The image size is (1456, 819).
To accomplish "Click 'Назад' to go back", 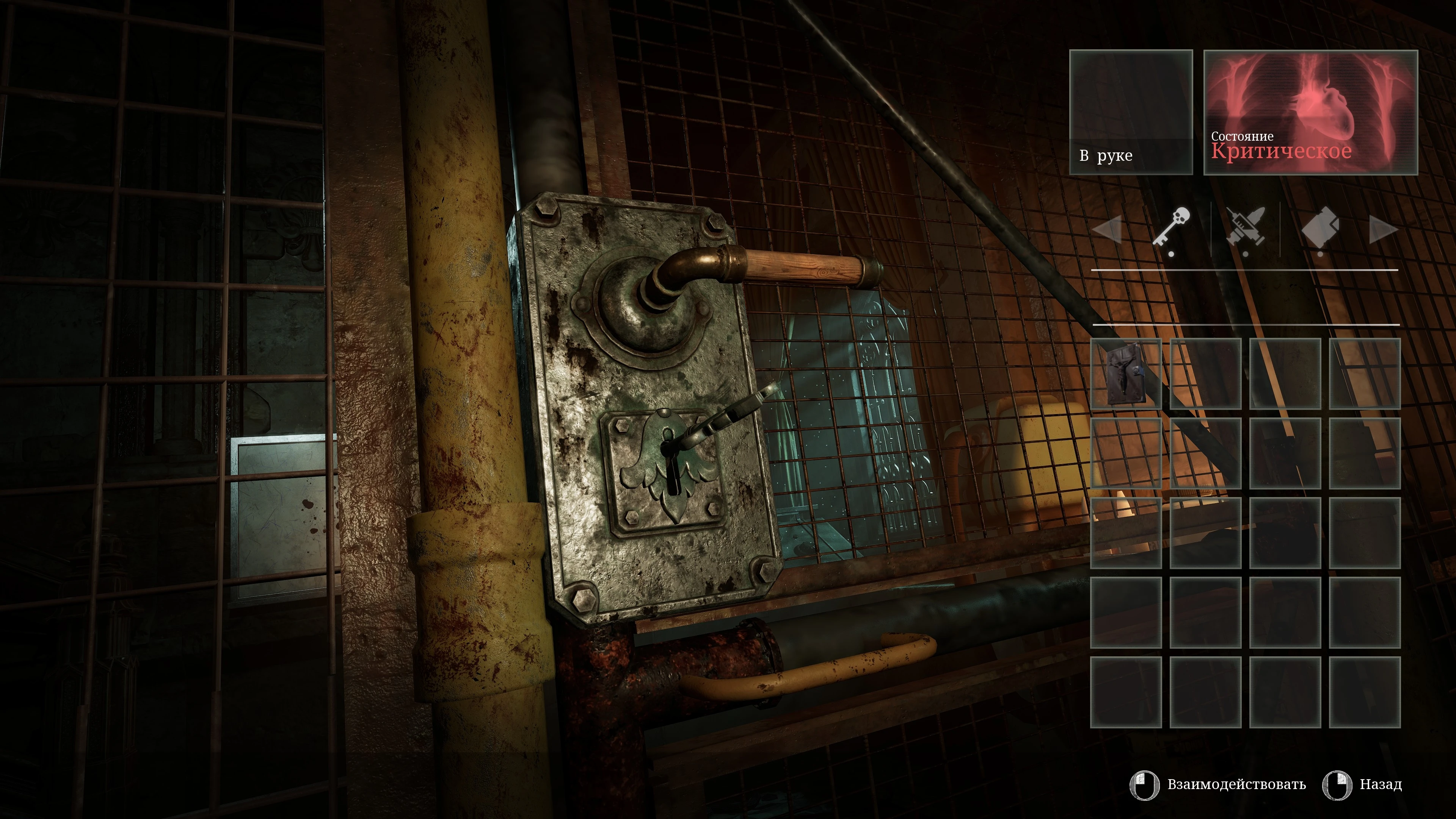I will [1380, 784].
